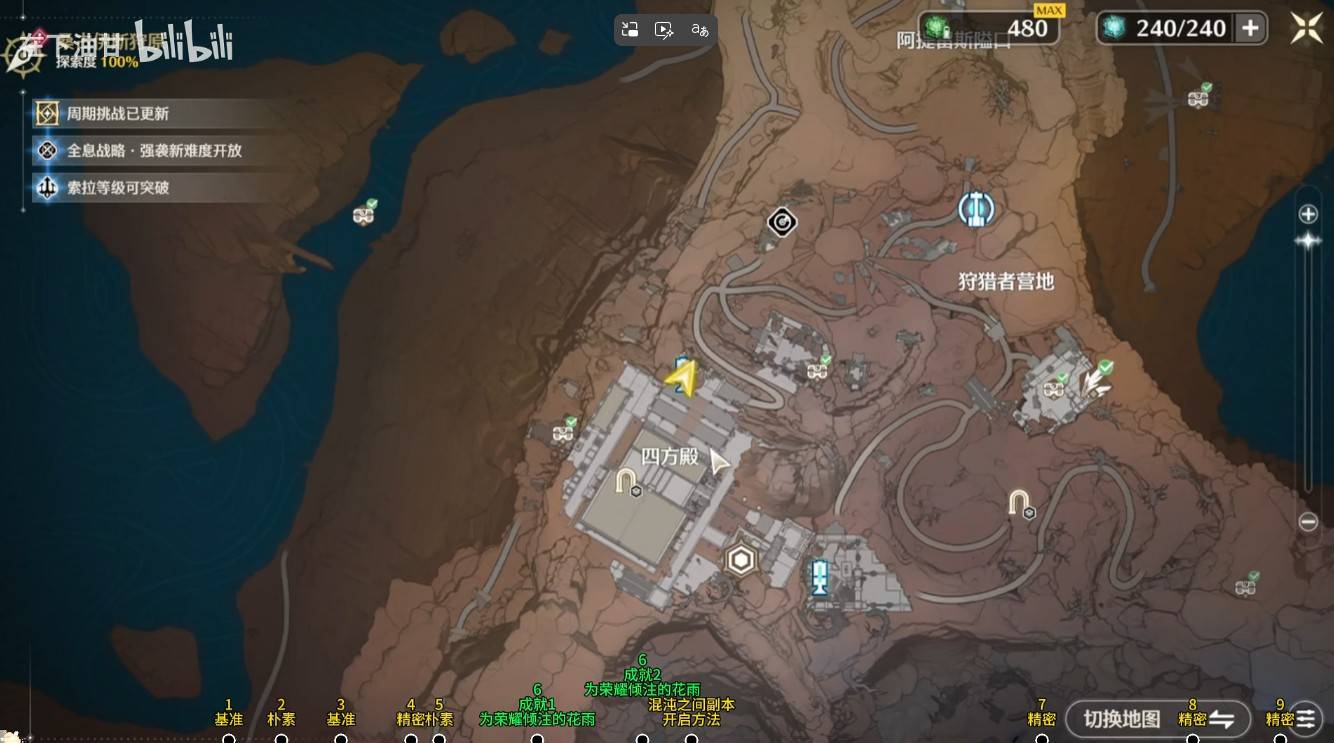Image resolution: width=1334 pixels, height=743 pixels.
Task: Choose the blue nexus tower marker
Action: [820, 576]
